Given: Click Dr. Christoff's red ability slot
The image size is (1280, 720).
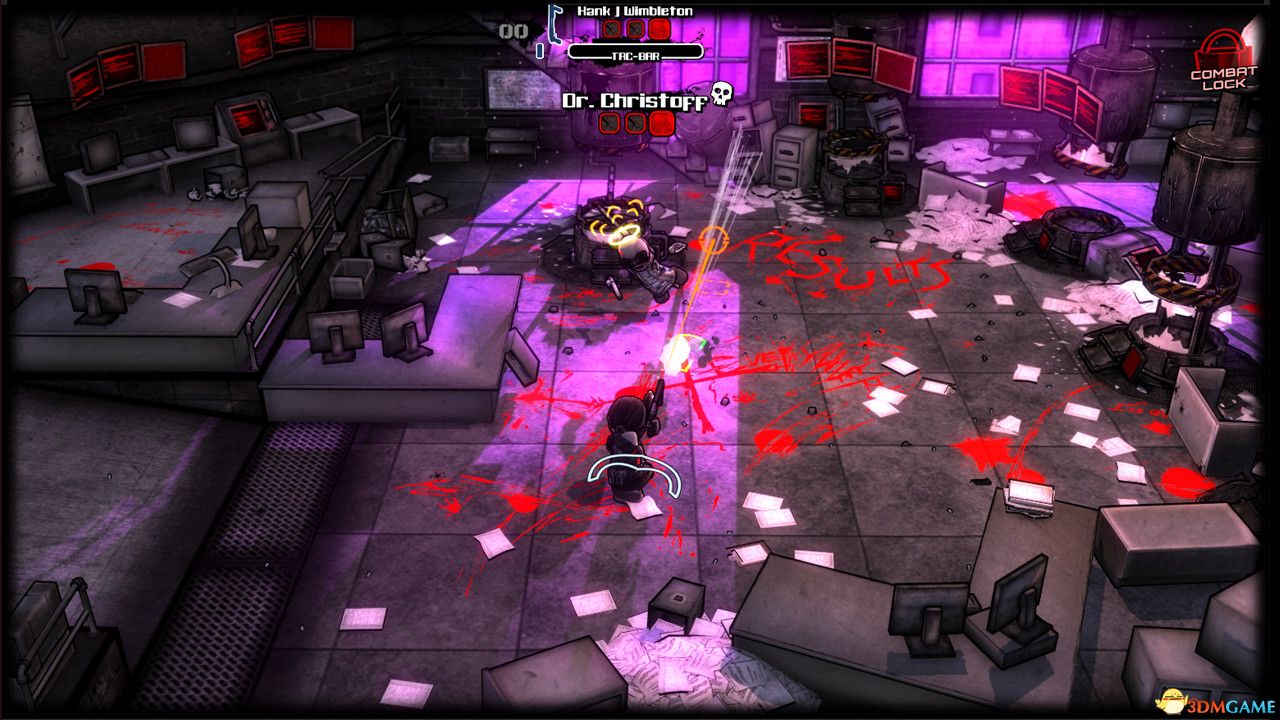Looking at the screenshot, I should [659, 123].
